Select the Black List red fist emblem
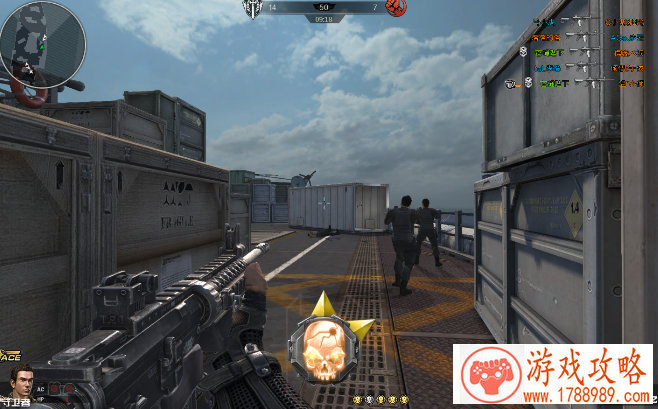This screenshot has width=658, height=409. pos(397,8)
